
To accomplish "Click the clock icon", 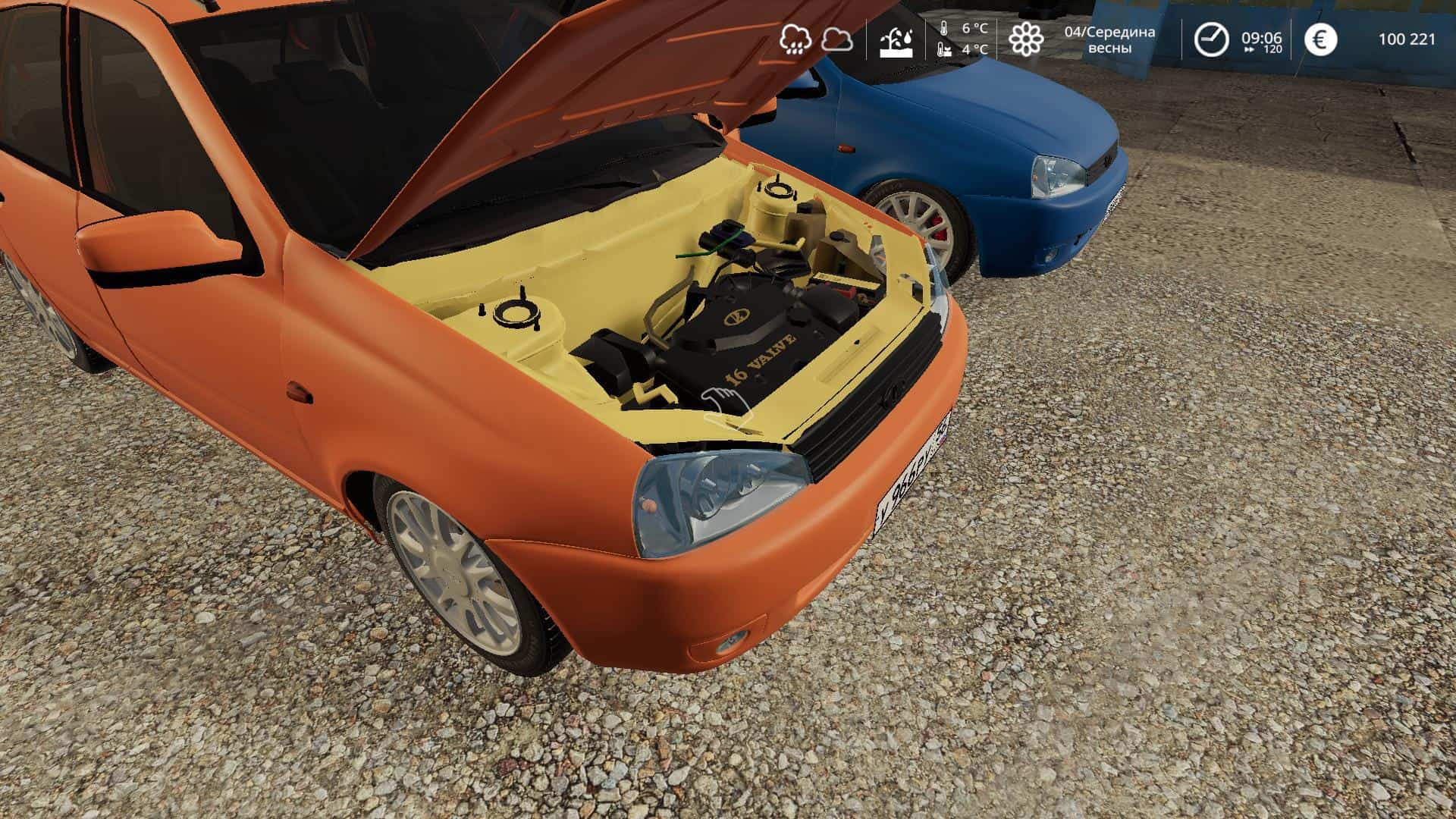I will coord(1211,39).
